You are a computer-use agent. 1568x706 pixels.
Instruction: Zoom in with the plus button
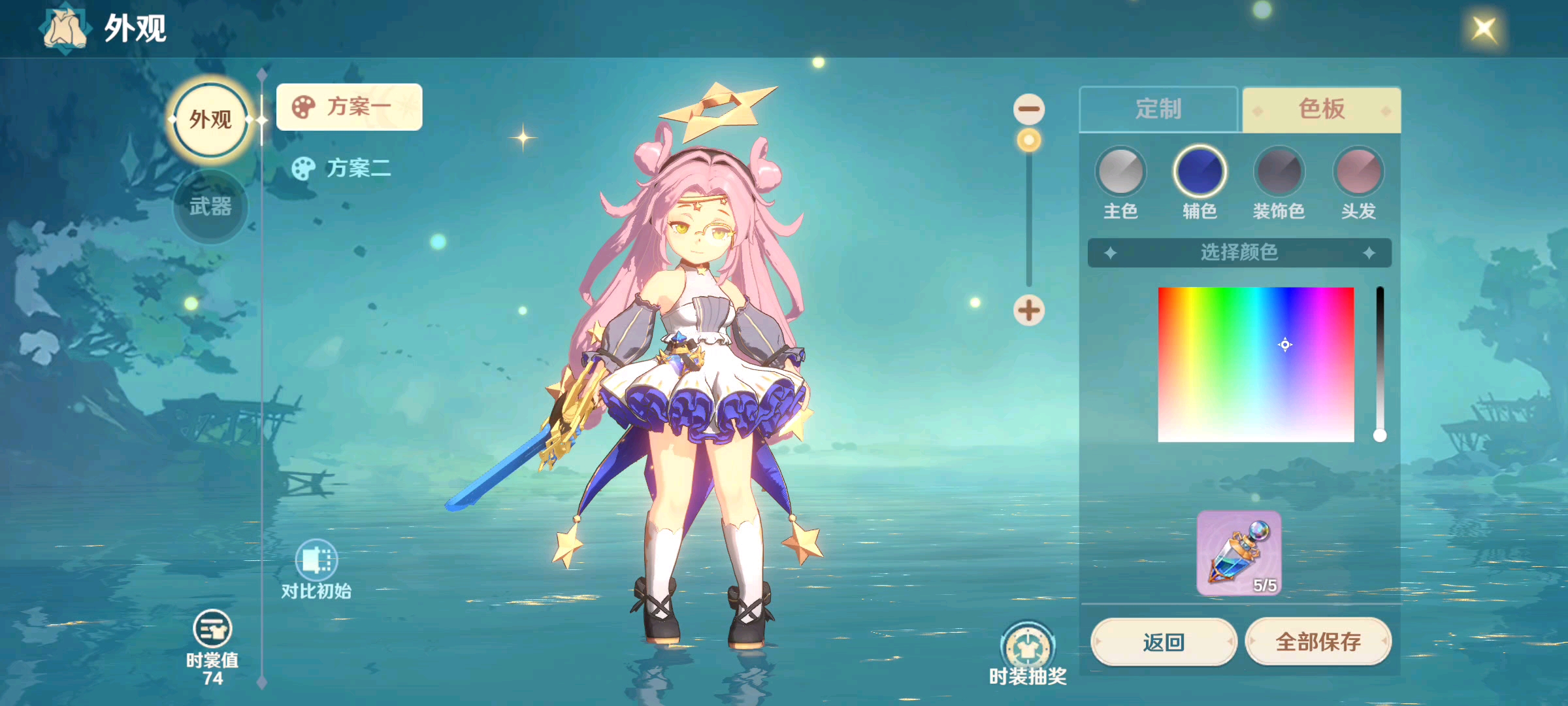[1028, 310]
